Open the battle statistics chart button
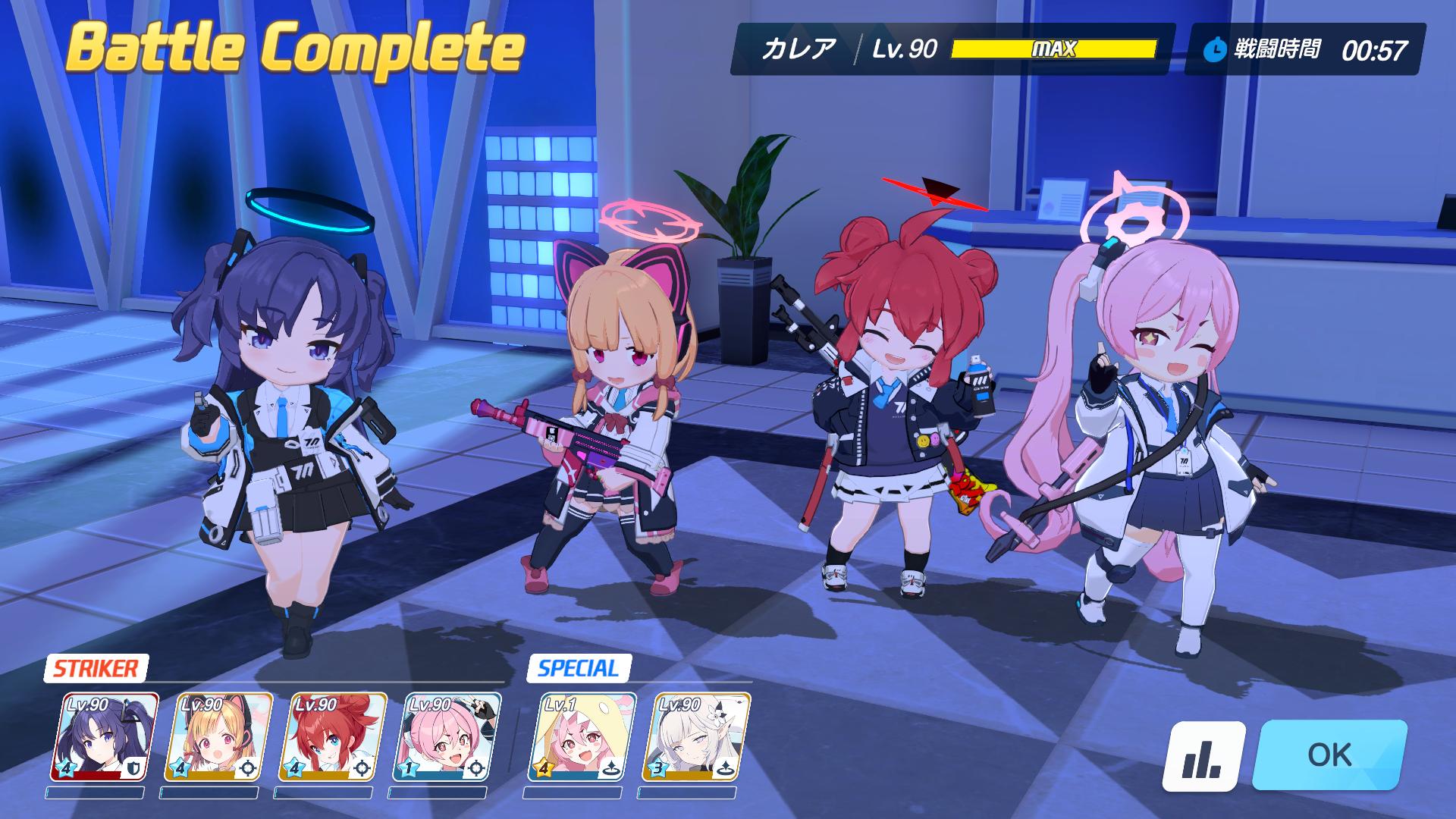Viewport: 1456px width, 819px height. [1203, 756]
